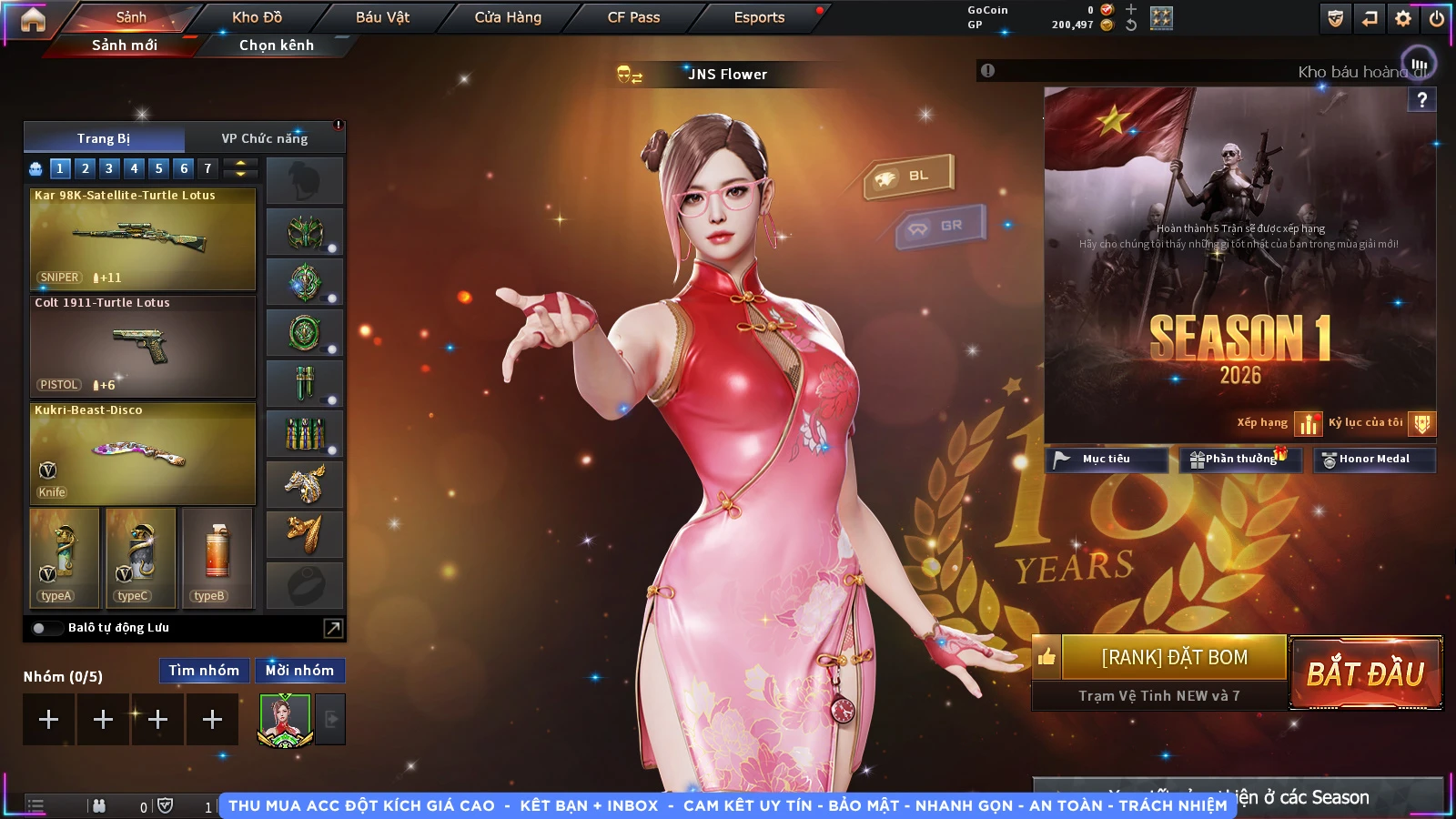Start the match with BẮT ĐẦU
1456x819 pixels.
coord(1365,673)
